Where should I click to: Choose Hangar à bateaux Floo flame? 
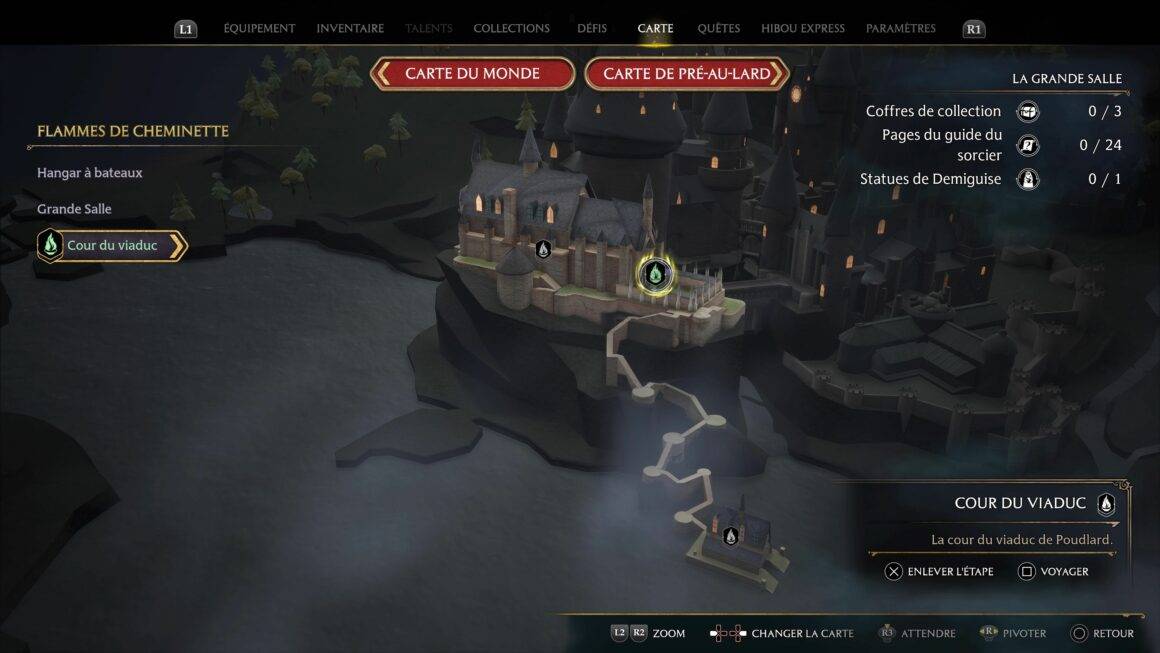click(x=90, y=173)
